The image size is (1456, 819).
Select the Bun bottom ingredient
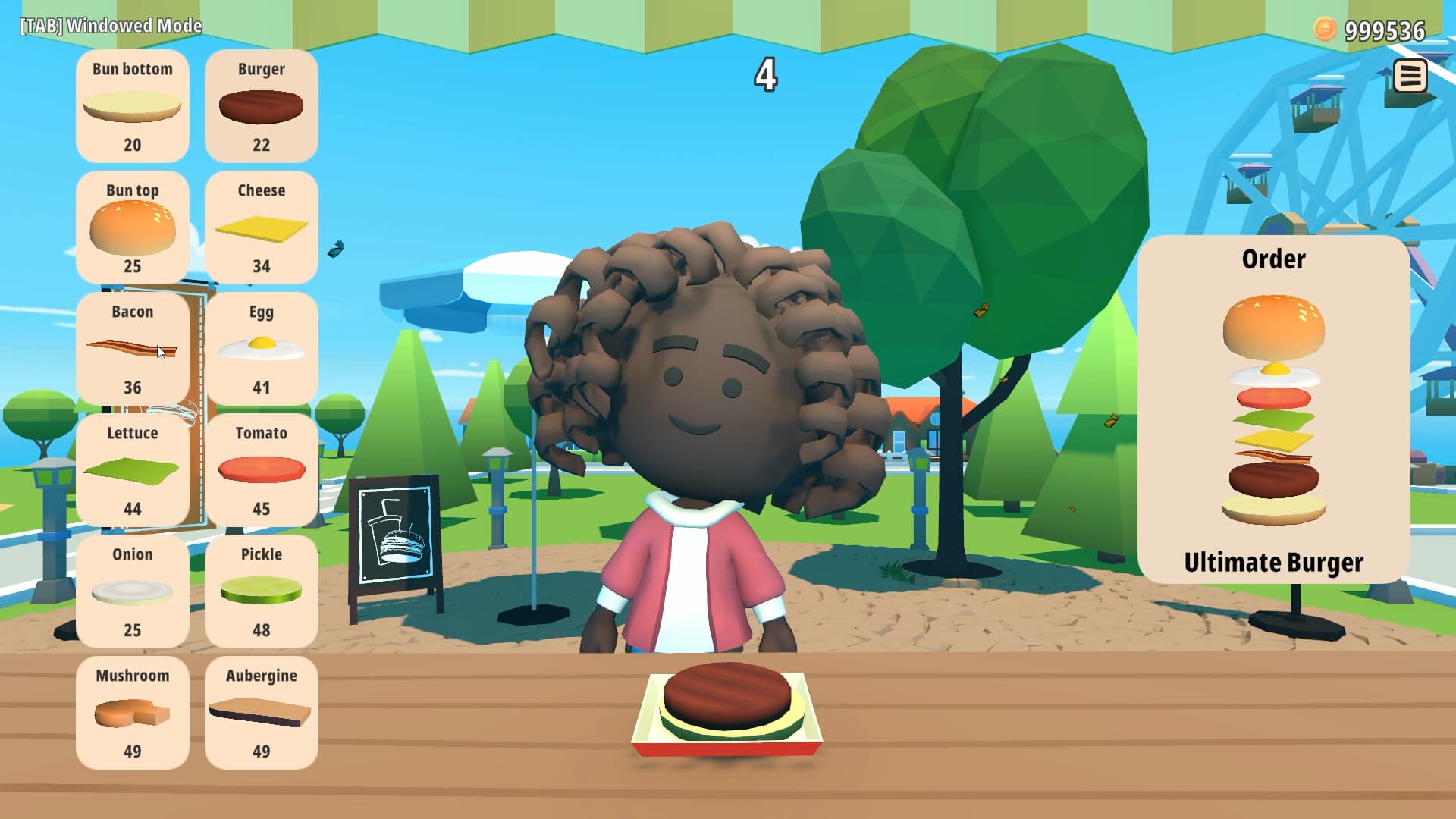[133, 106]
